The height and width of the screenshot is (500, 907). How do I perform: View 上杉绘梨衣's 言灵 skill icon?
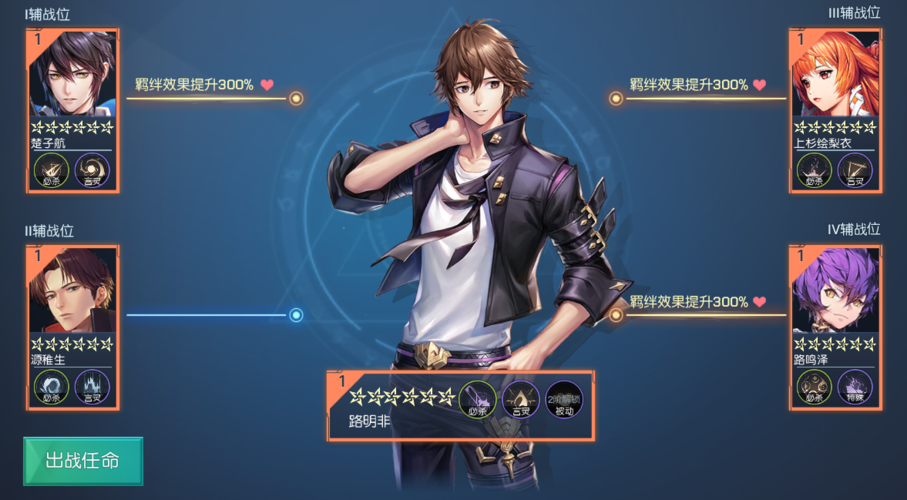coord(856,170)
